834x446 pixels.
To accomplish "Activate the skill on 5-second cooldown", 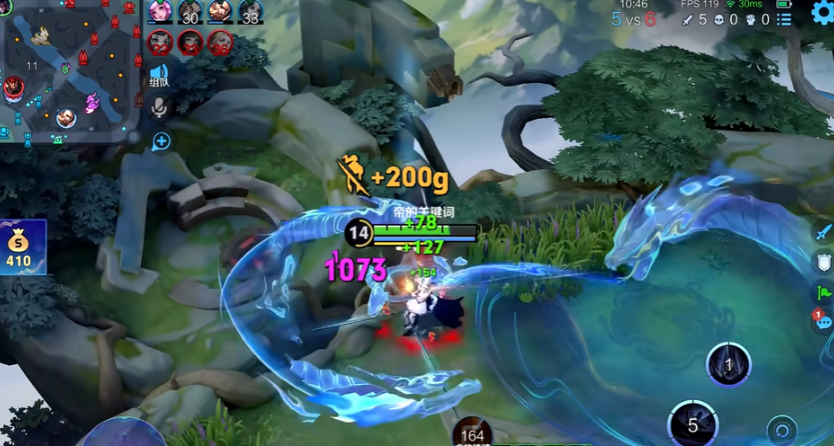I will click(692, 424).
